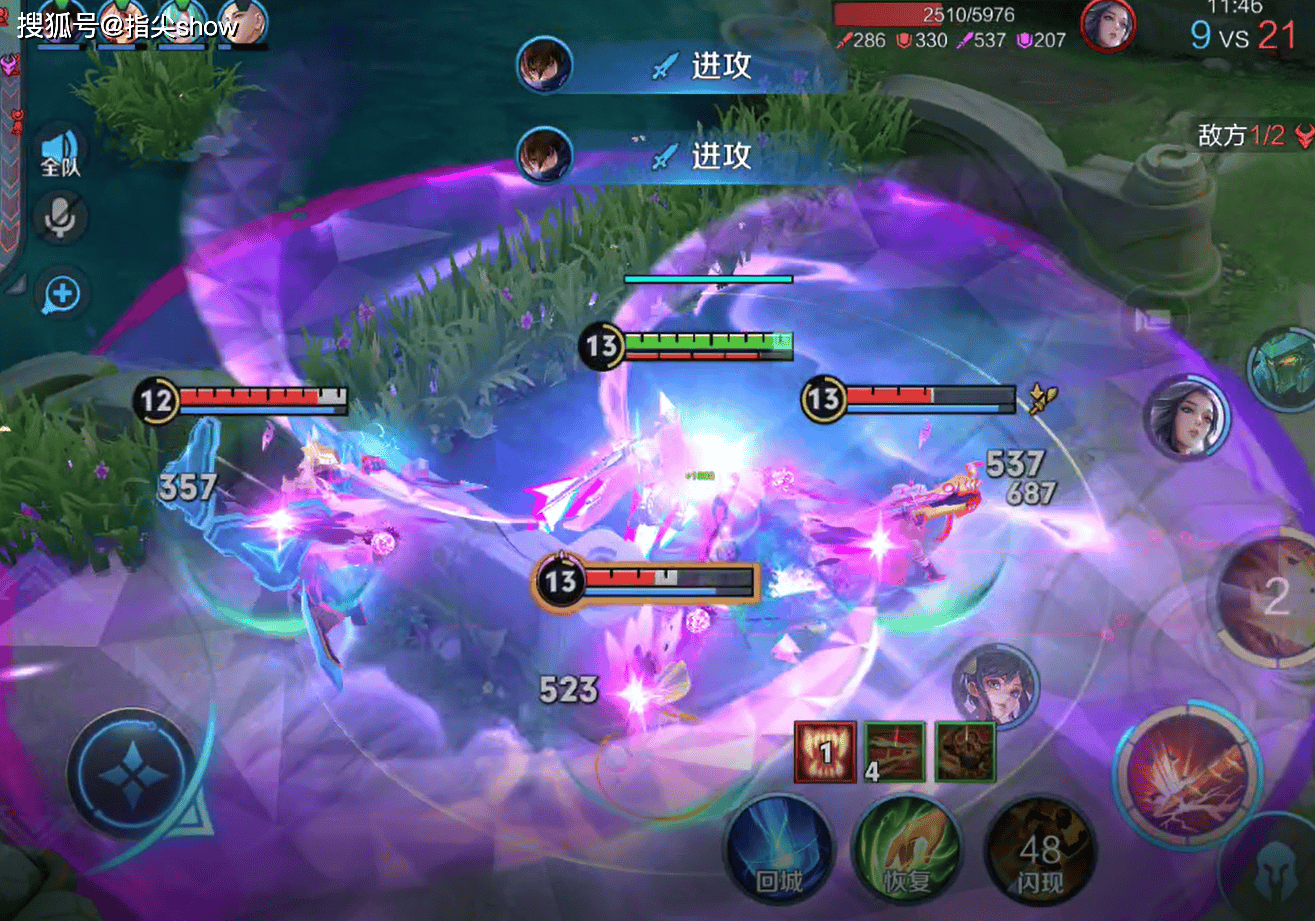
Task: Click the green-bordered item with no number
Action: coord(966,751)
